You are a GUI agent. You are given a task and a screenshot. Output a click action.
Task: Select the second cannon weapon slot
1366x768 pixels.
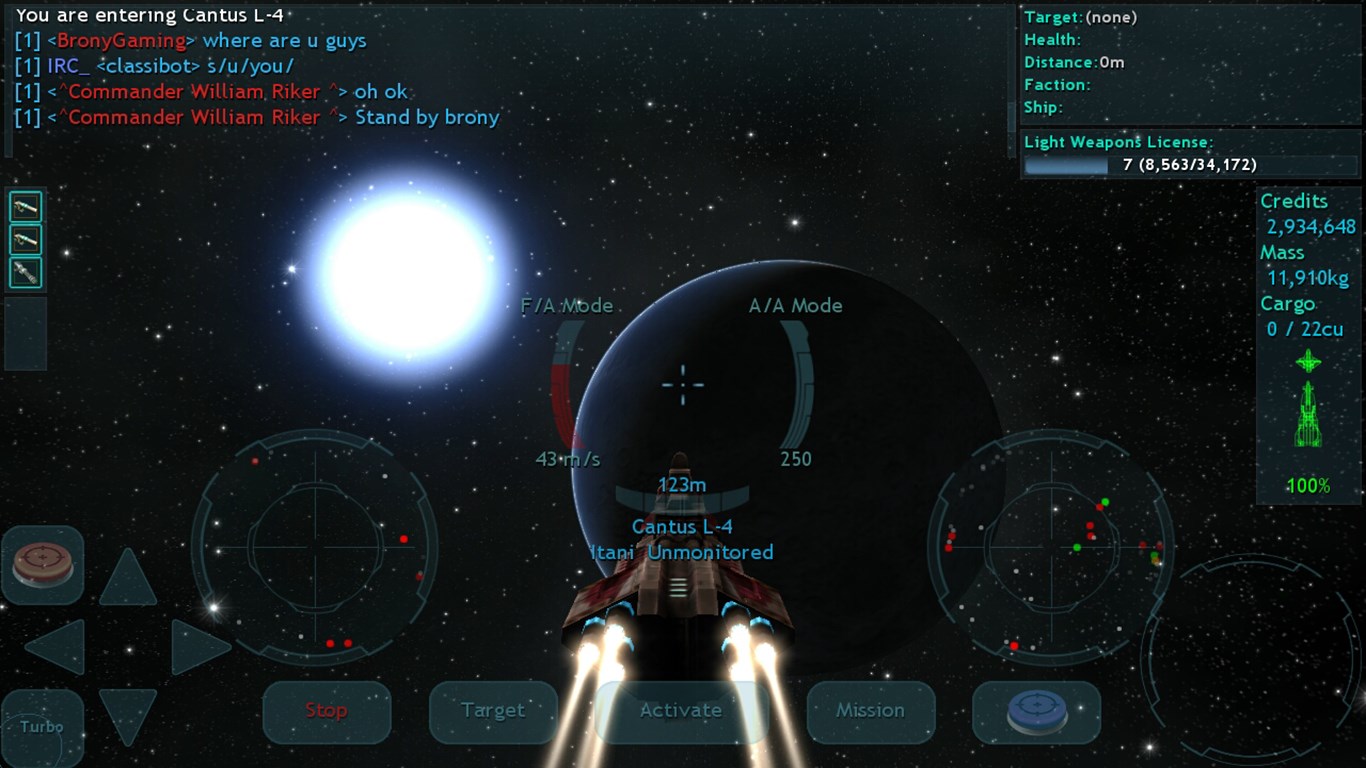25,238
